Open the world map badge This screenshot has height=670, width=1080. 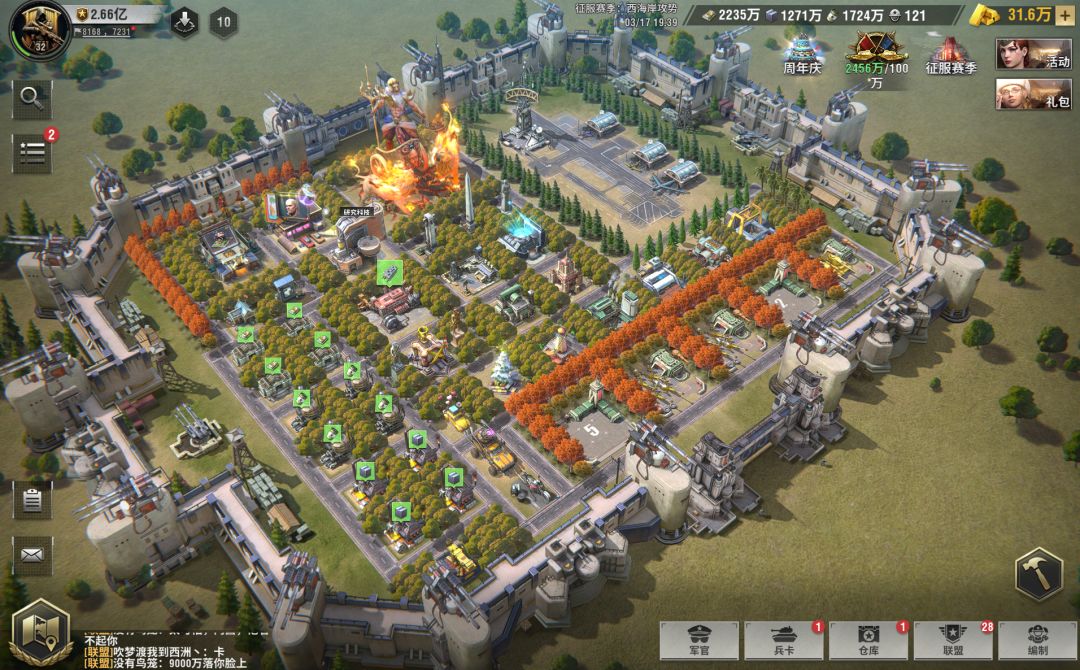coord(38,630)
